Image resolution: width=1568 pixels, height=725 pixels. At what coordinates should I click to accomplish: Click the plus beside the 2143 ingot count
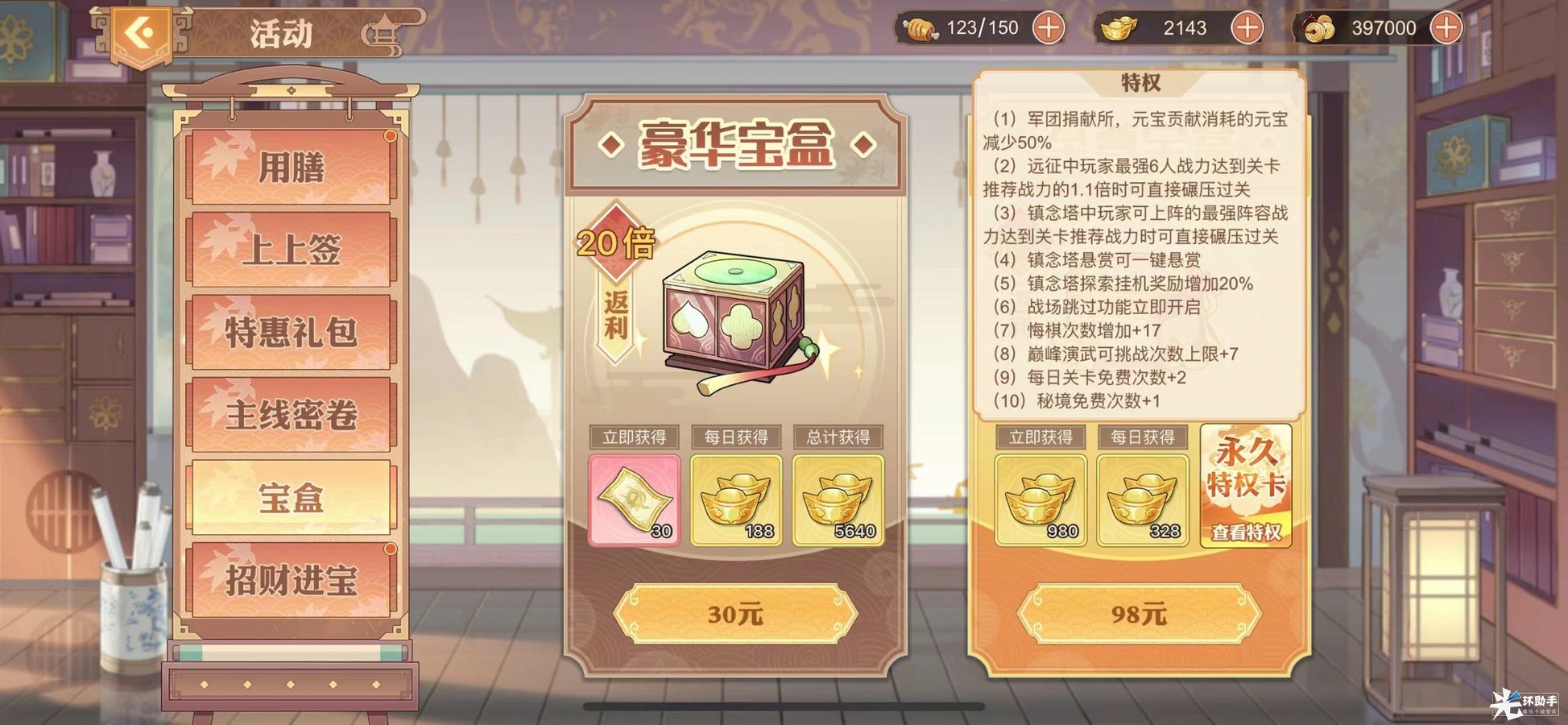1247,27
